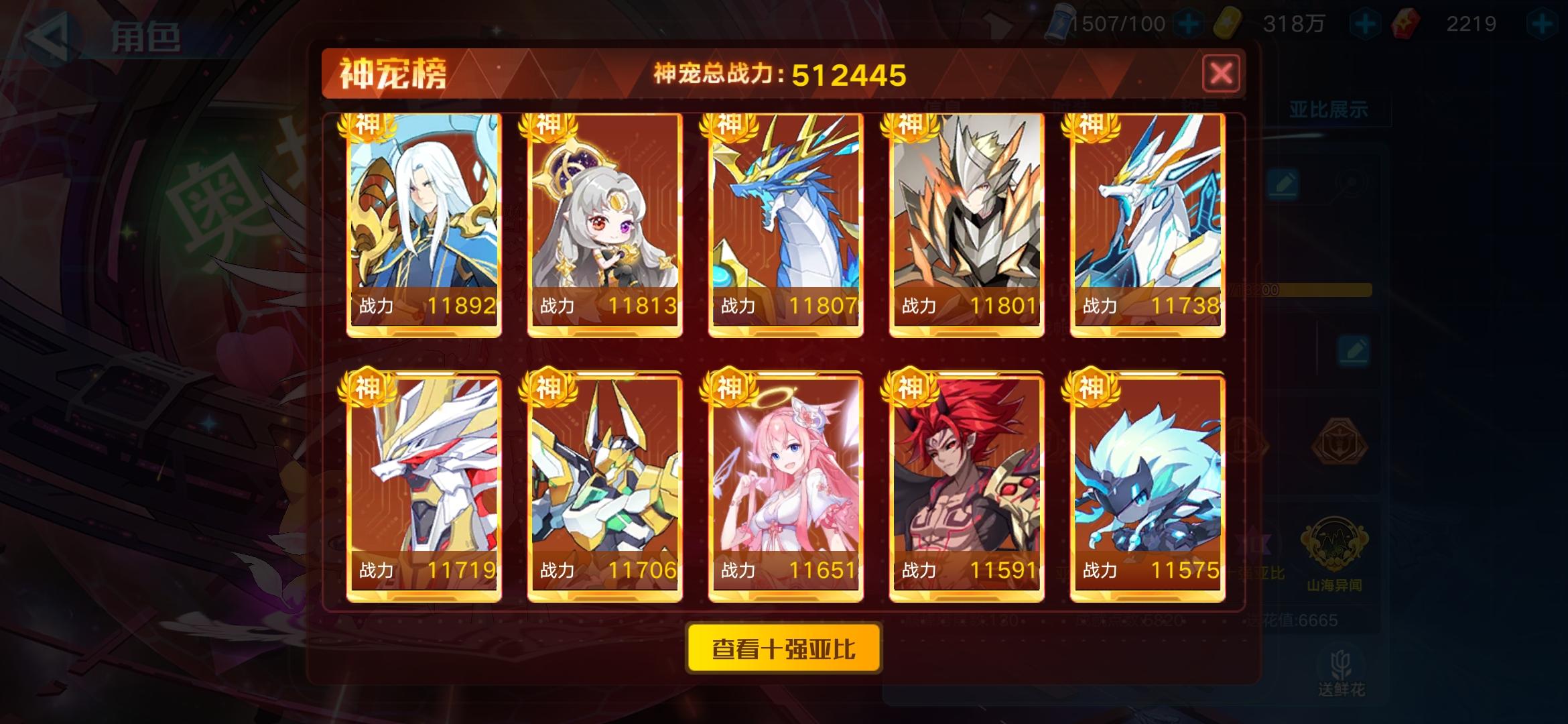The height and width of the screenshot is (724, 1568).
Task: Open the 角色 back arrow at top left
Action: [46, 36]
